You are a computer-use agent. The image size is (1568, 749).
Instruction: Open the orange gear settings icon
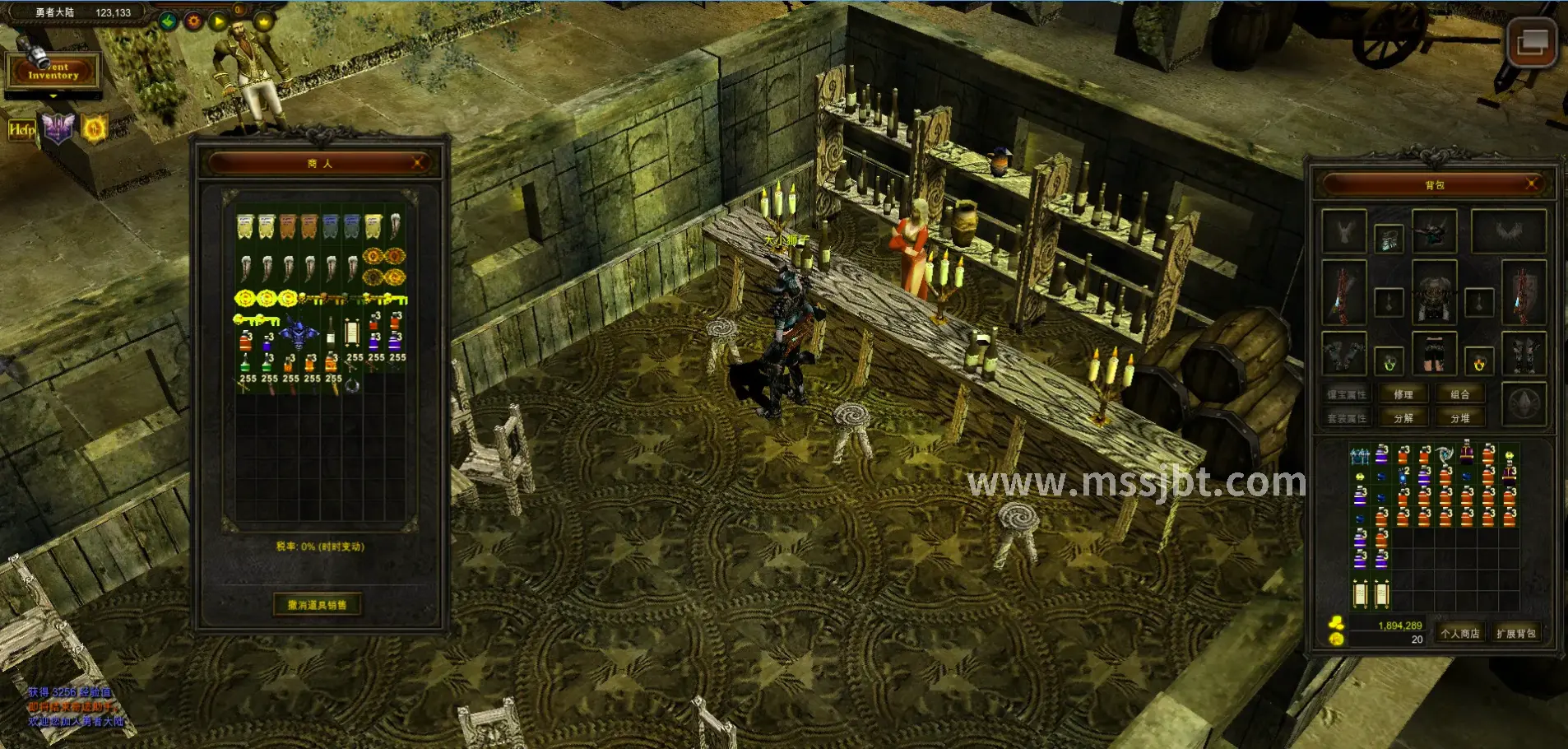(x=193, y=21)
